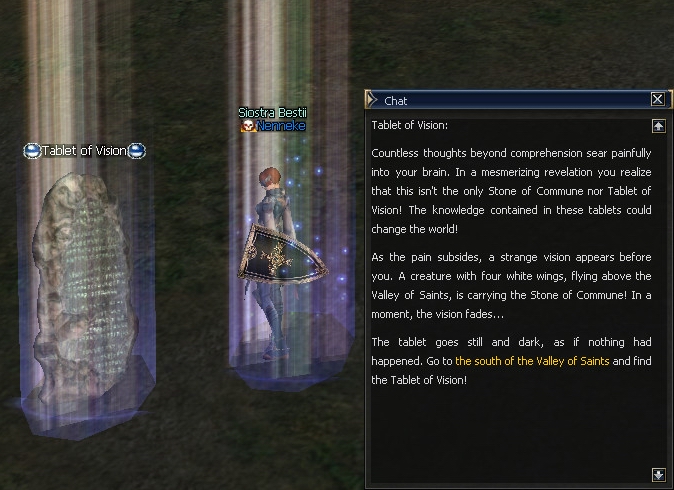
Task: Select the Nenneke player name tag
Action: click(x=279, y=127)
